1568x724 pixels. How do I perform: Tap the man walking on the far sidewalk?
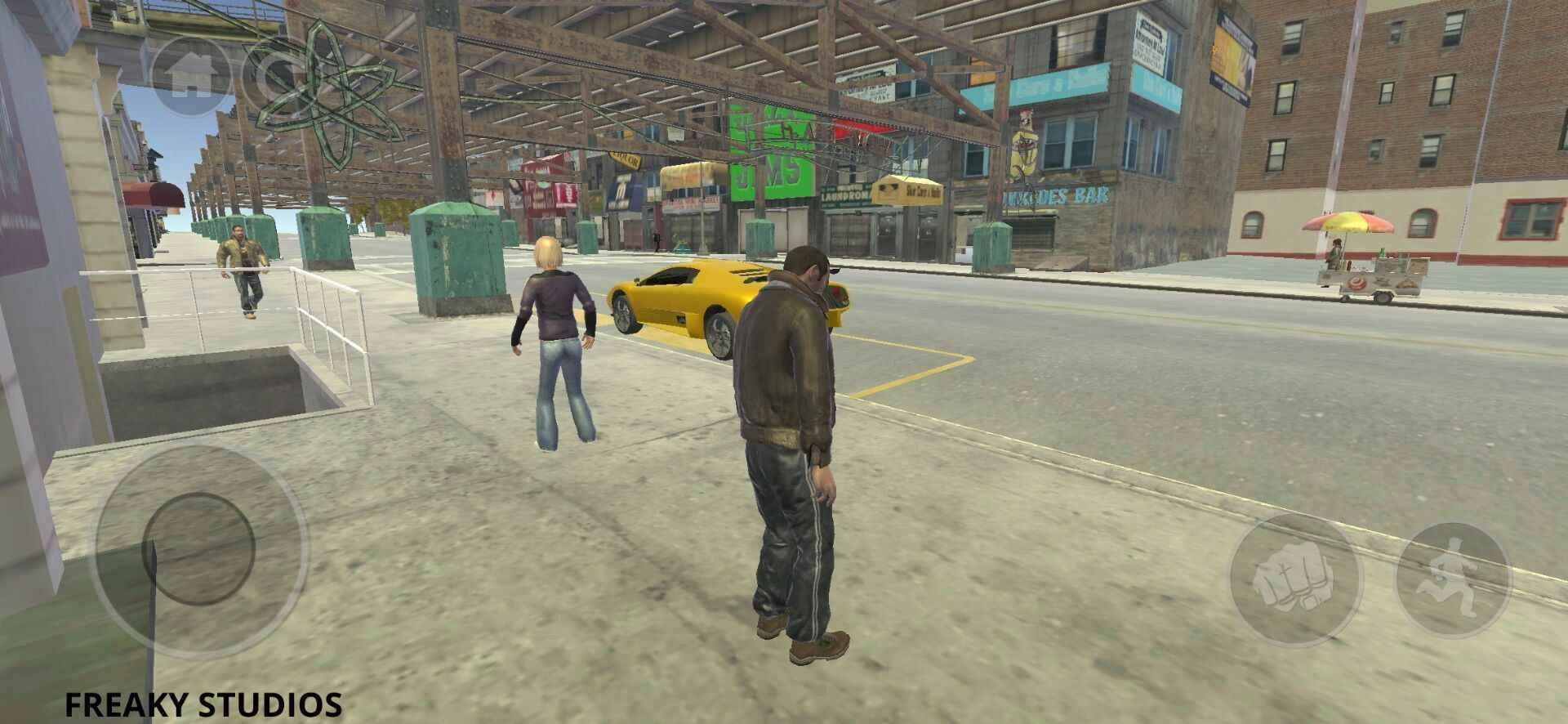tap(241, 270)
